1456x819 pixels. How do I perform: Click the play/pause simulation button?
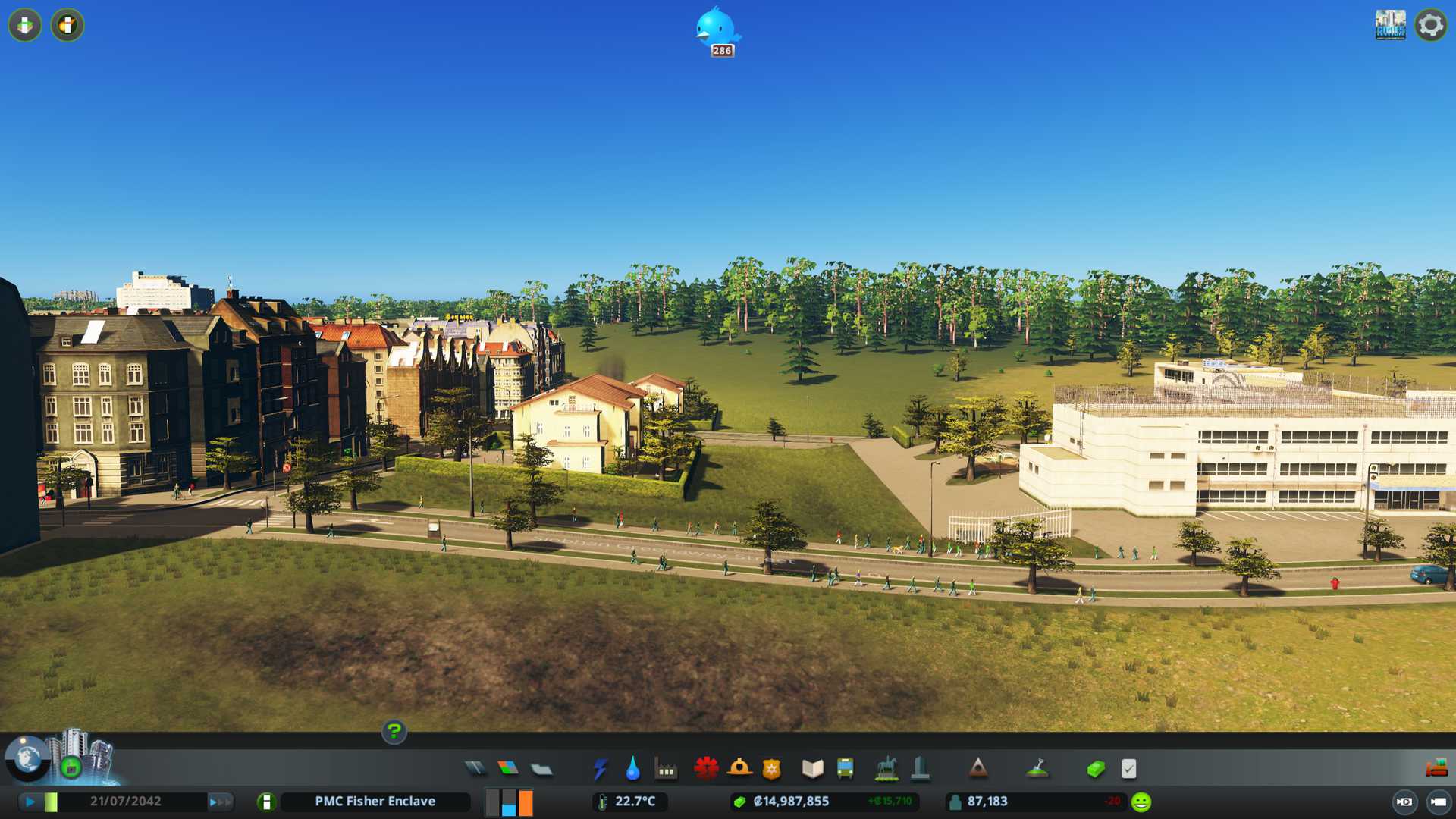click(30, 802)
